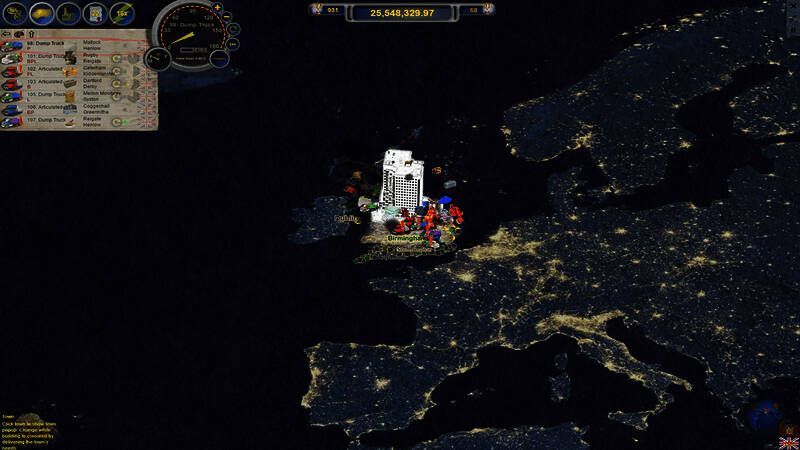Click the plus button beside the speedometer
This screenshot has width=800, height=450.
coord(218,8)
